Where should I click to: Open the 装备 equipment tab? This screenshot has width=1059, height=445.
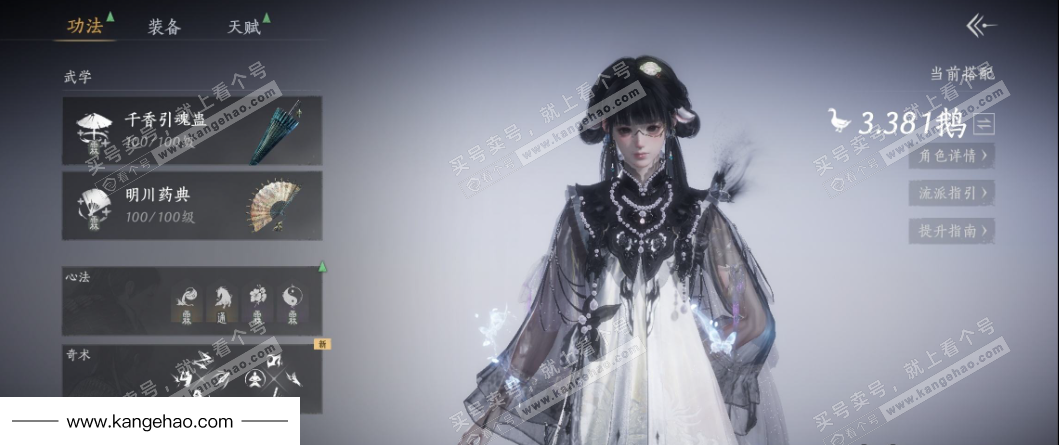[x=164, y=27]
